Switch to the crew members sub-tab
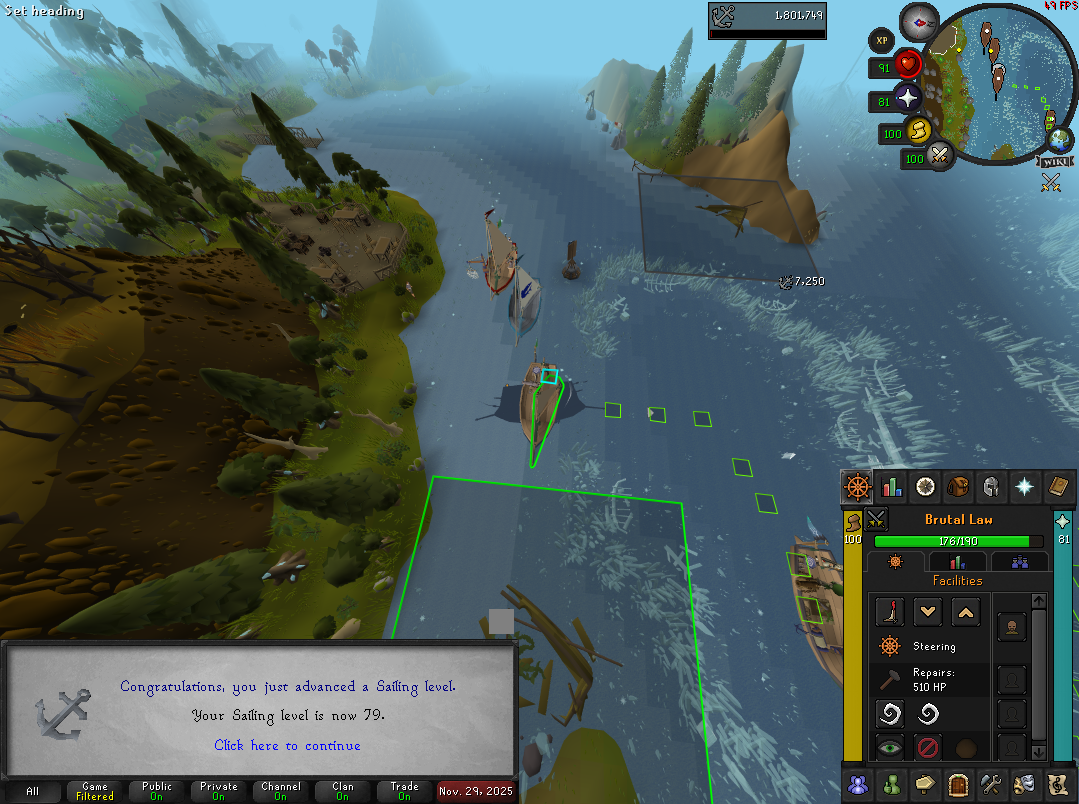This screenshot has height=804, width=1079. pos(1020,562)
